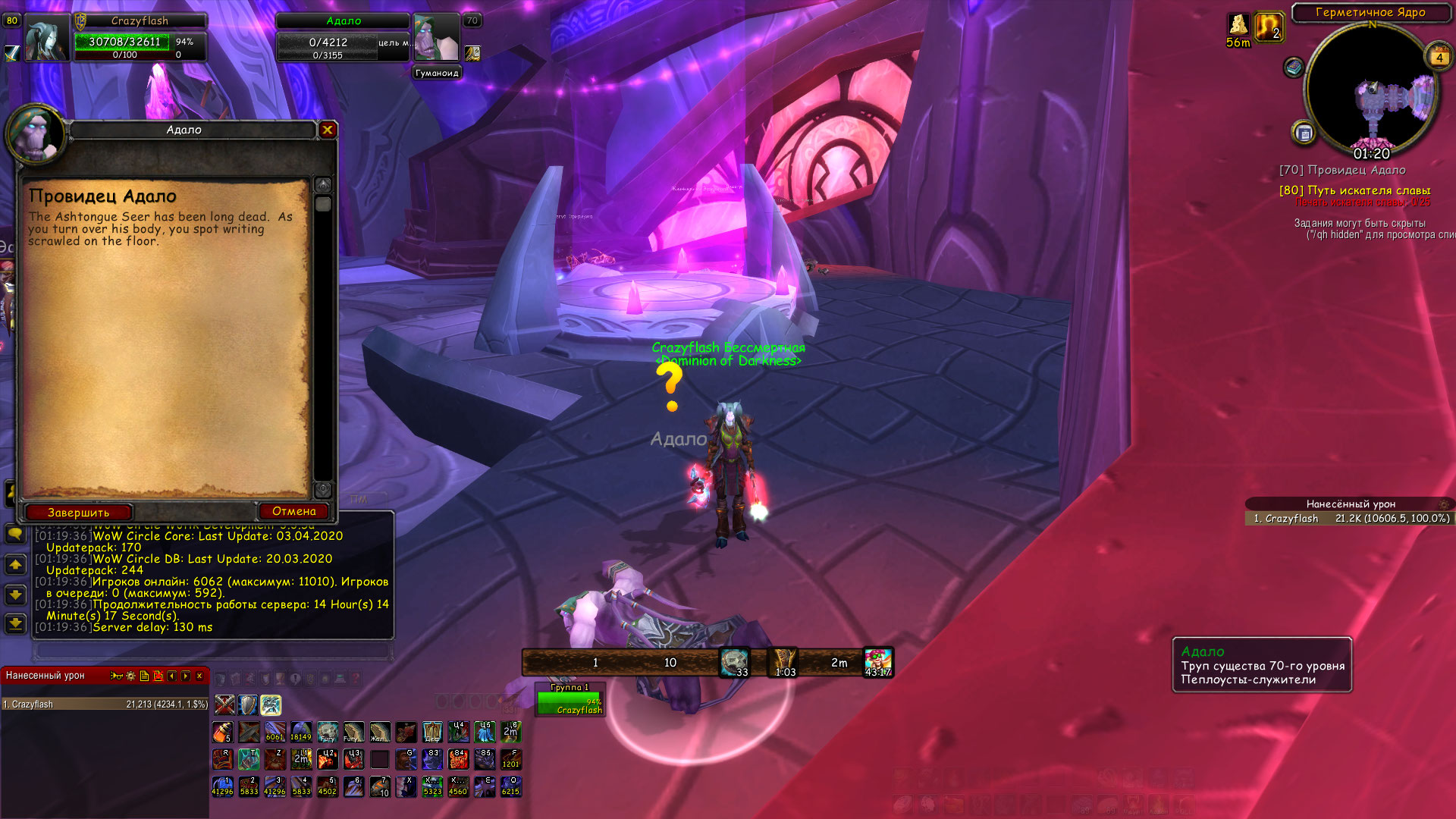Open the chat menu speech bubble button
1456x819 pixels.
(x=15, y=534)
